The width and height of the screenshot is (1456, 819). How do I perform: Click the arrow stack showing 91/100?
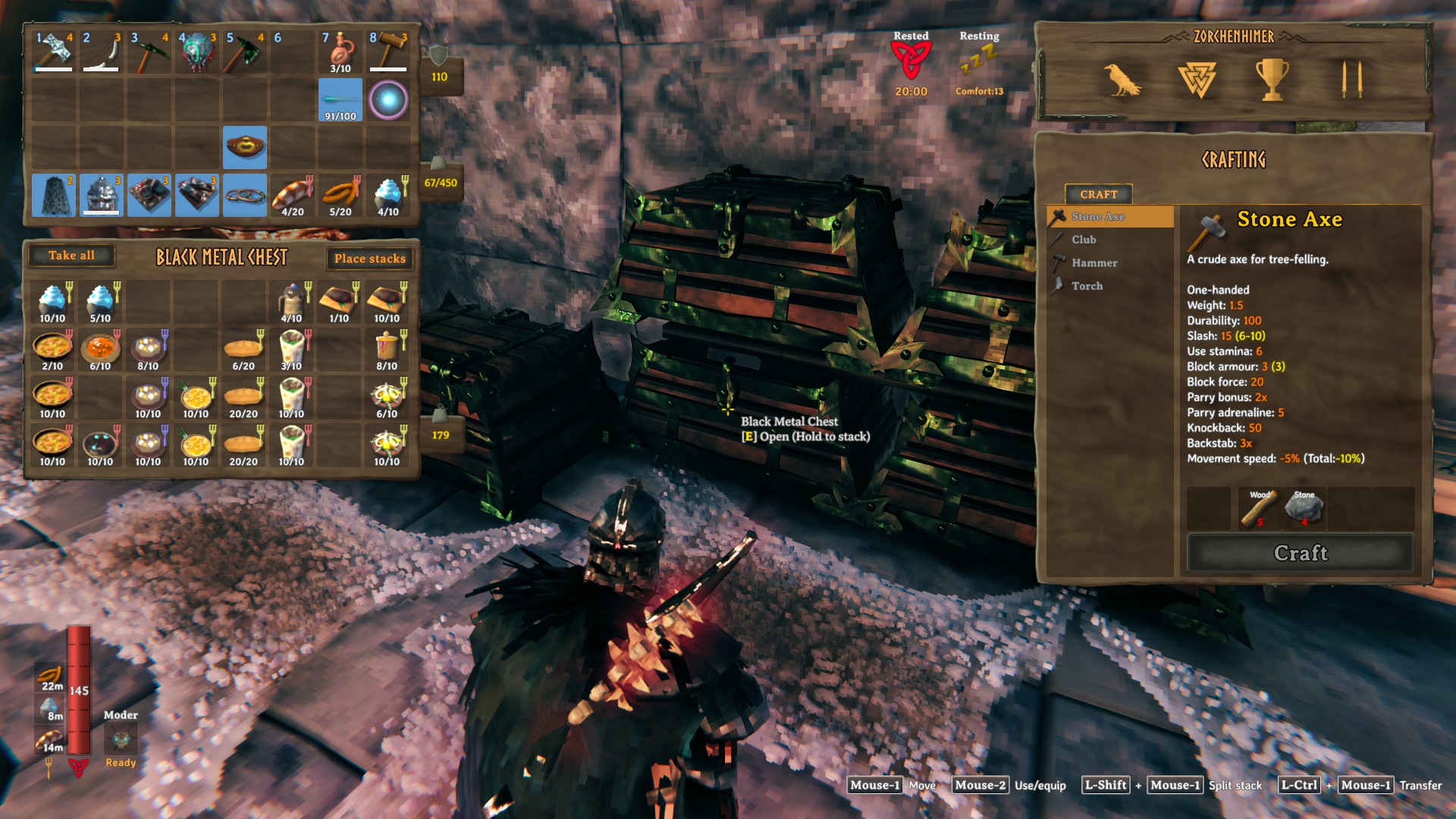(x=340, y=100)
